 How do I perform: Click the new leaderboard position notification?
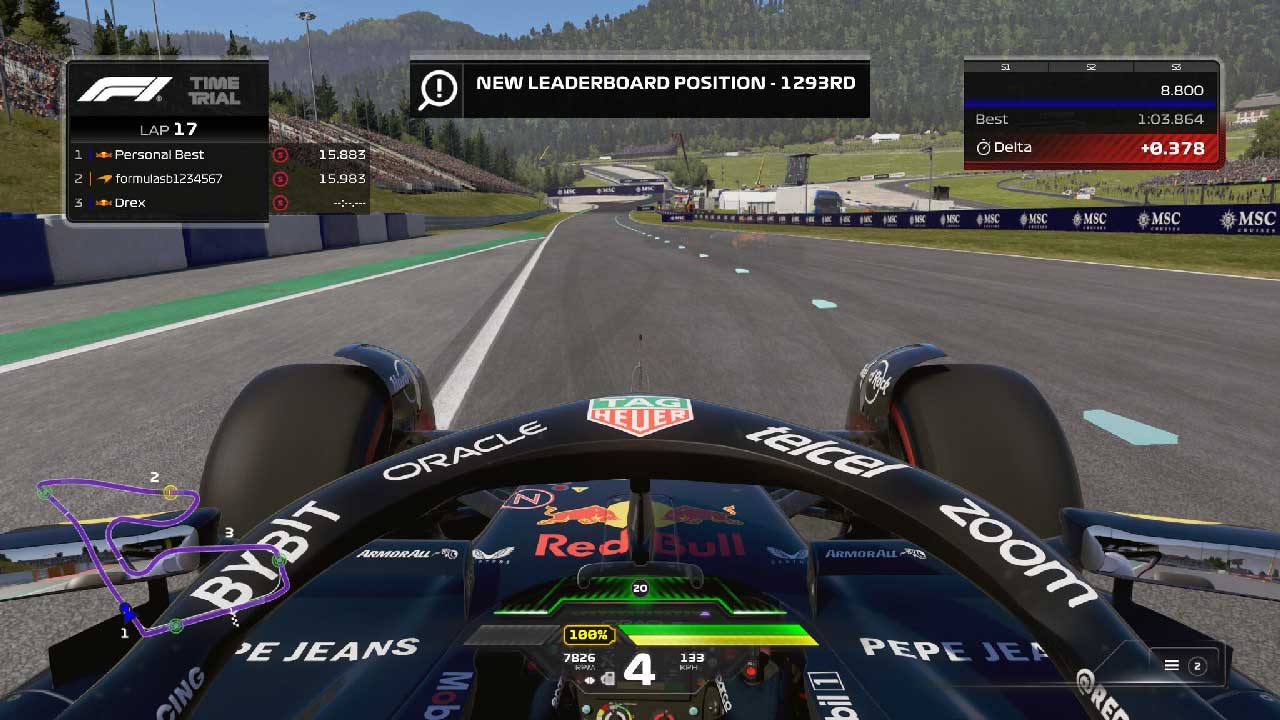[x=640, y=85]
